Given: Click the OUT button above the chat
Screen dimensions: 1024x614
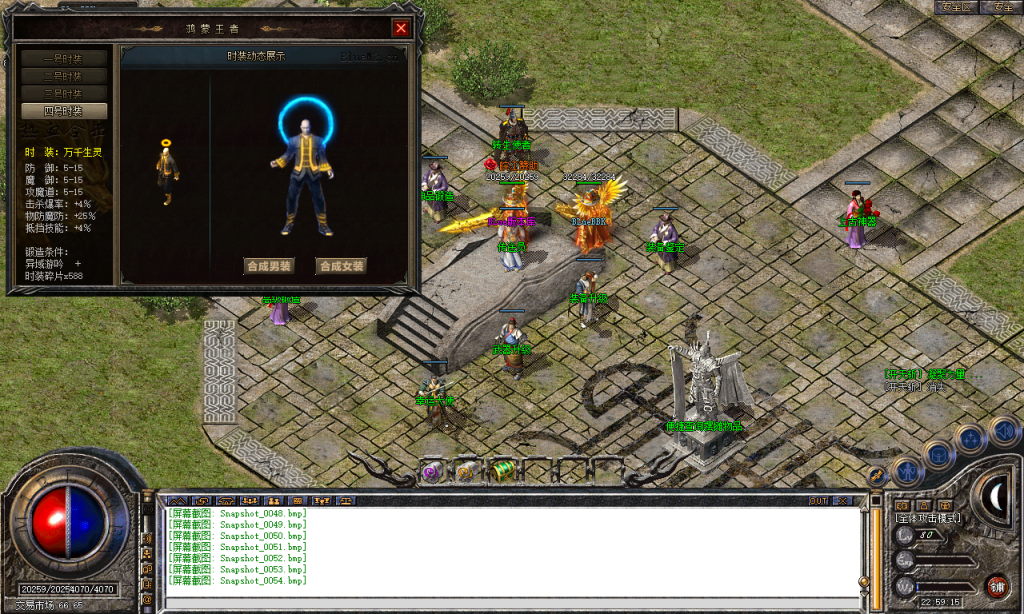Looking at the screenshot, I should tap(818, 500).
